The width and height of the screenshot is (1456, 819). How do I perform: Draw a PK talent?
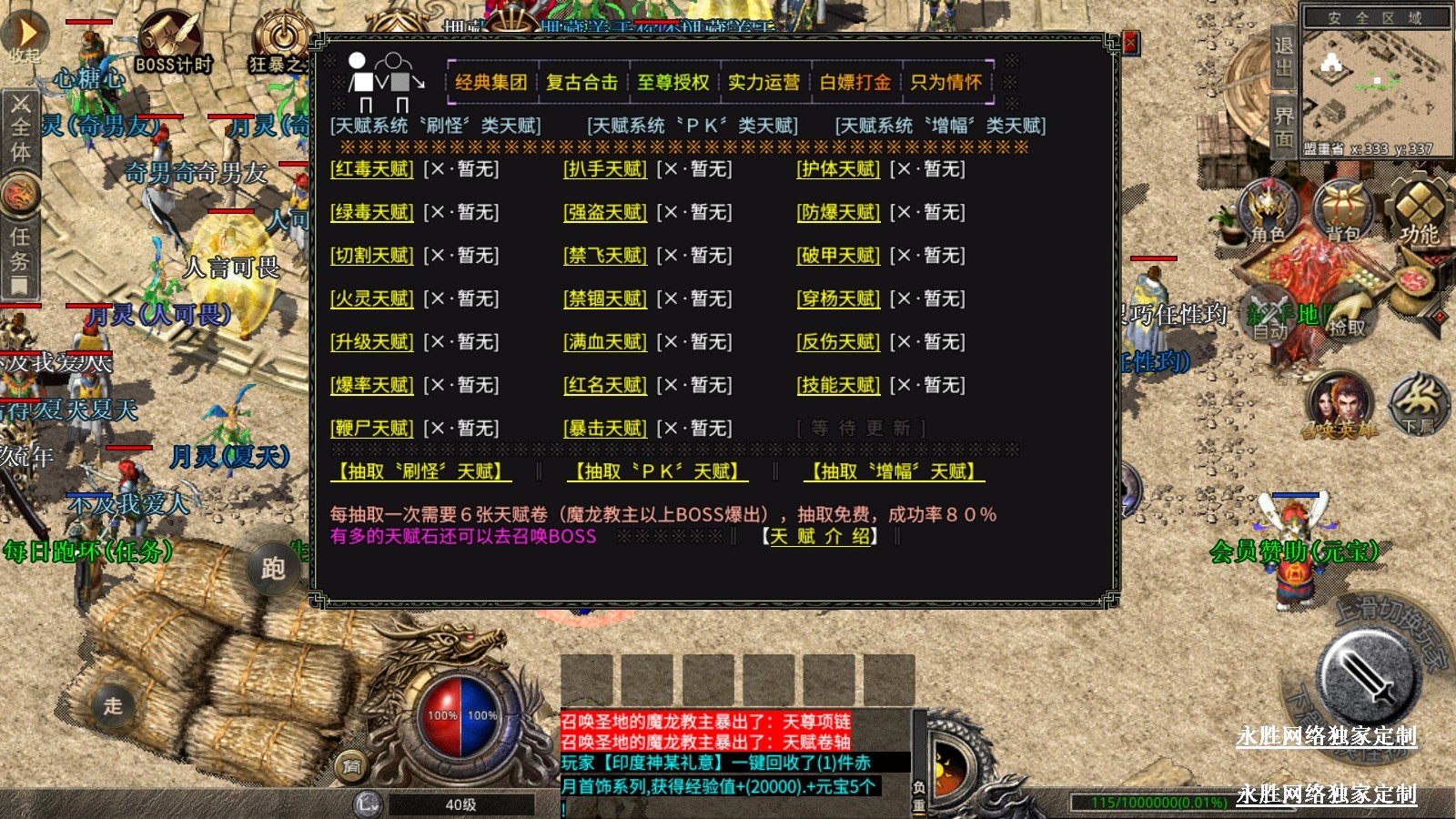point(657,471)
